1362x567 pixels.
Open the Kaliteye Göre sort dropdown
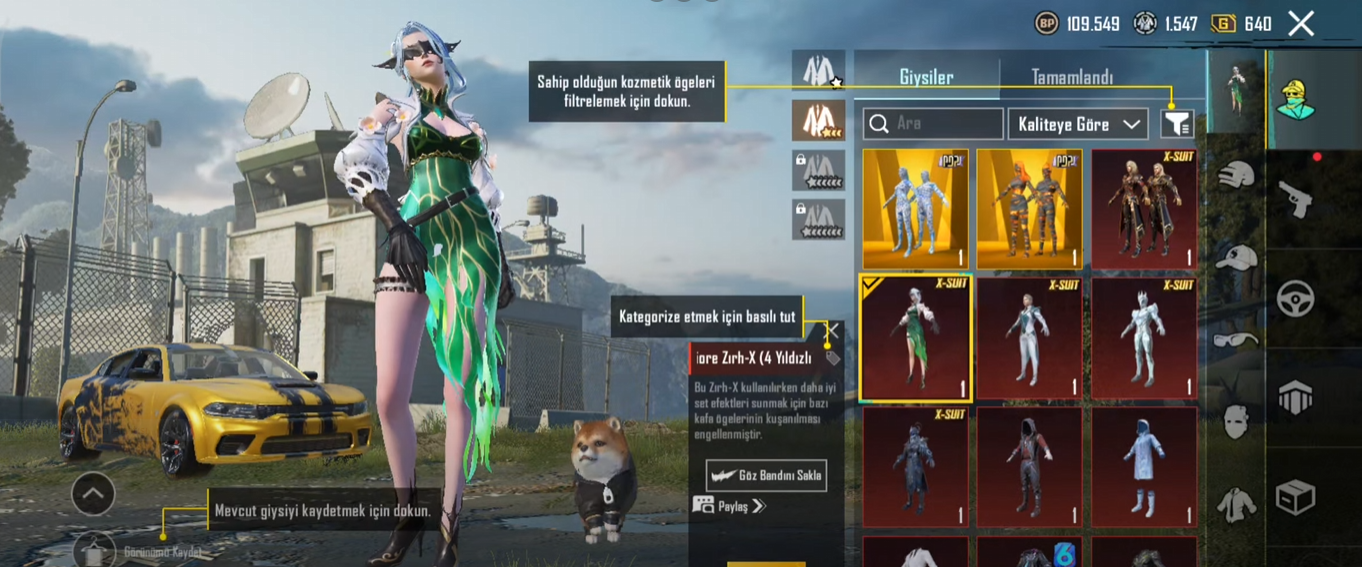[1078, 124]
